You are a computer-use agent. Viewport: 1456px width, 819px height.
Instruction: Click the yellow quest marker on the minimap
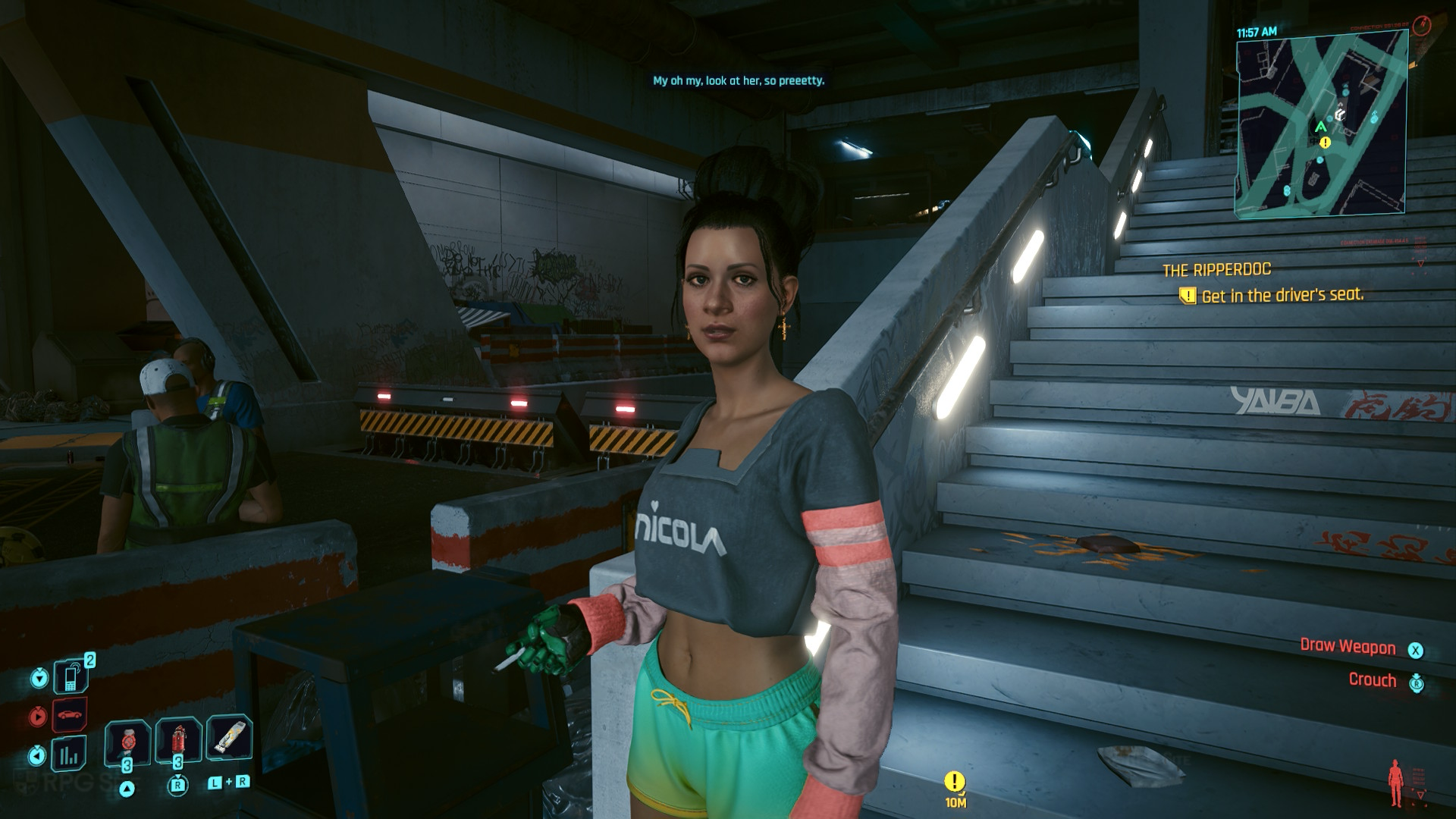(x=1325, y=142)
